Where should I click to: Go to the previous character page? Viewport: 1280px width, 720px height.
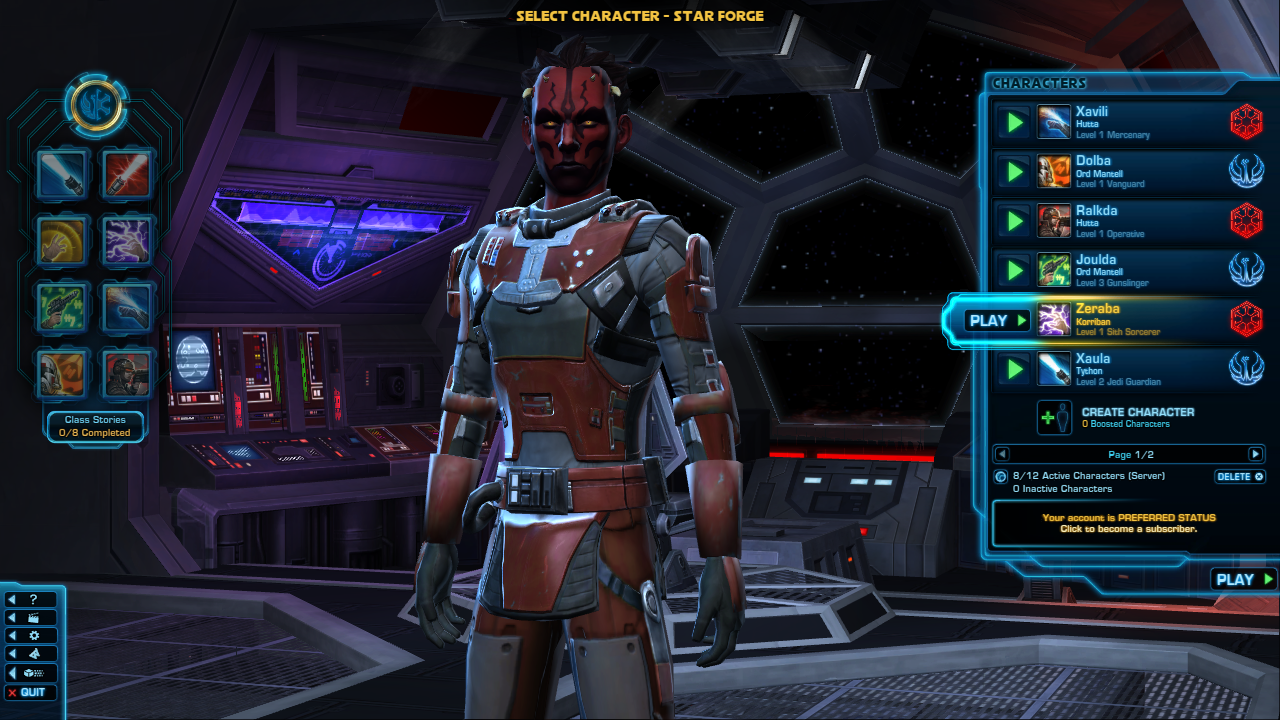tap(1003, 454)
